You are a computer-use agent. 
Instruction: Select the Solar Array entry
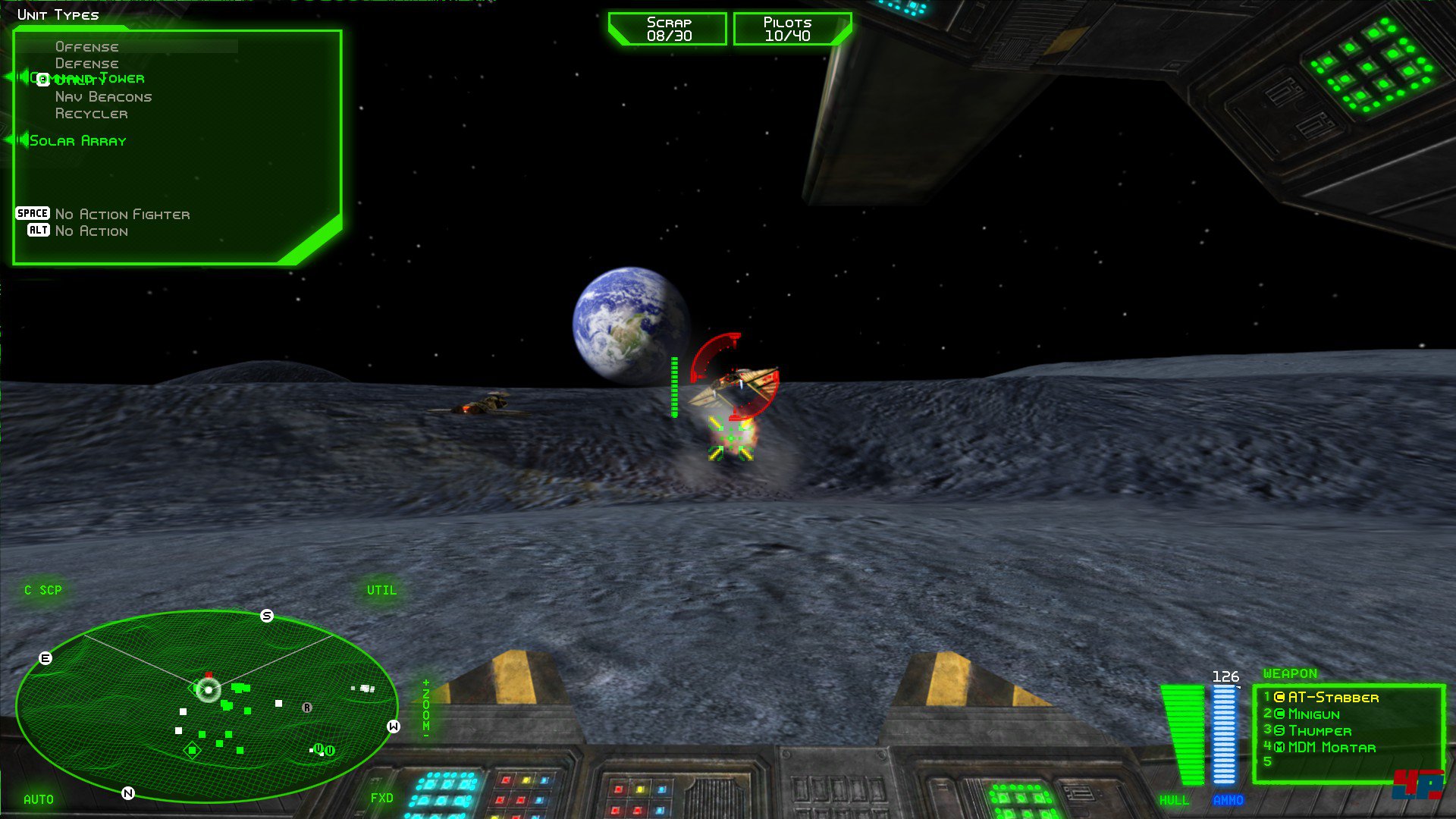pos(77,141)
